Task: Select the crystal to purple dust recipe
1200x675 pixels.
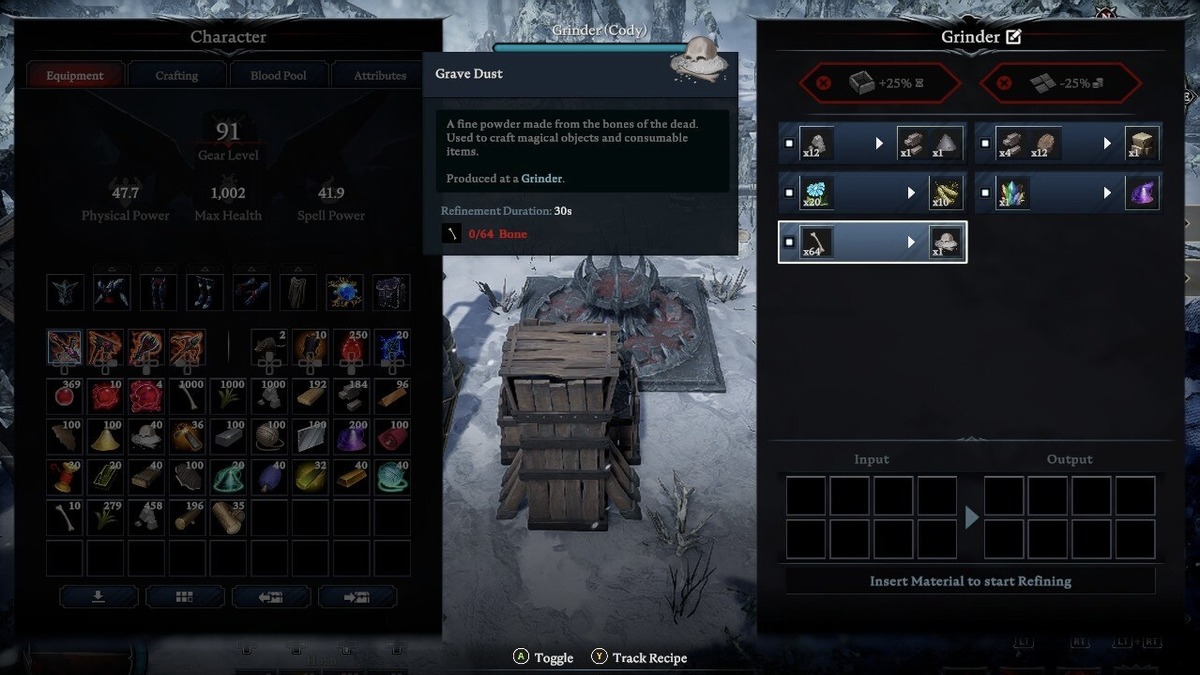Action: [x=1068, y=191]
